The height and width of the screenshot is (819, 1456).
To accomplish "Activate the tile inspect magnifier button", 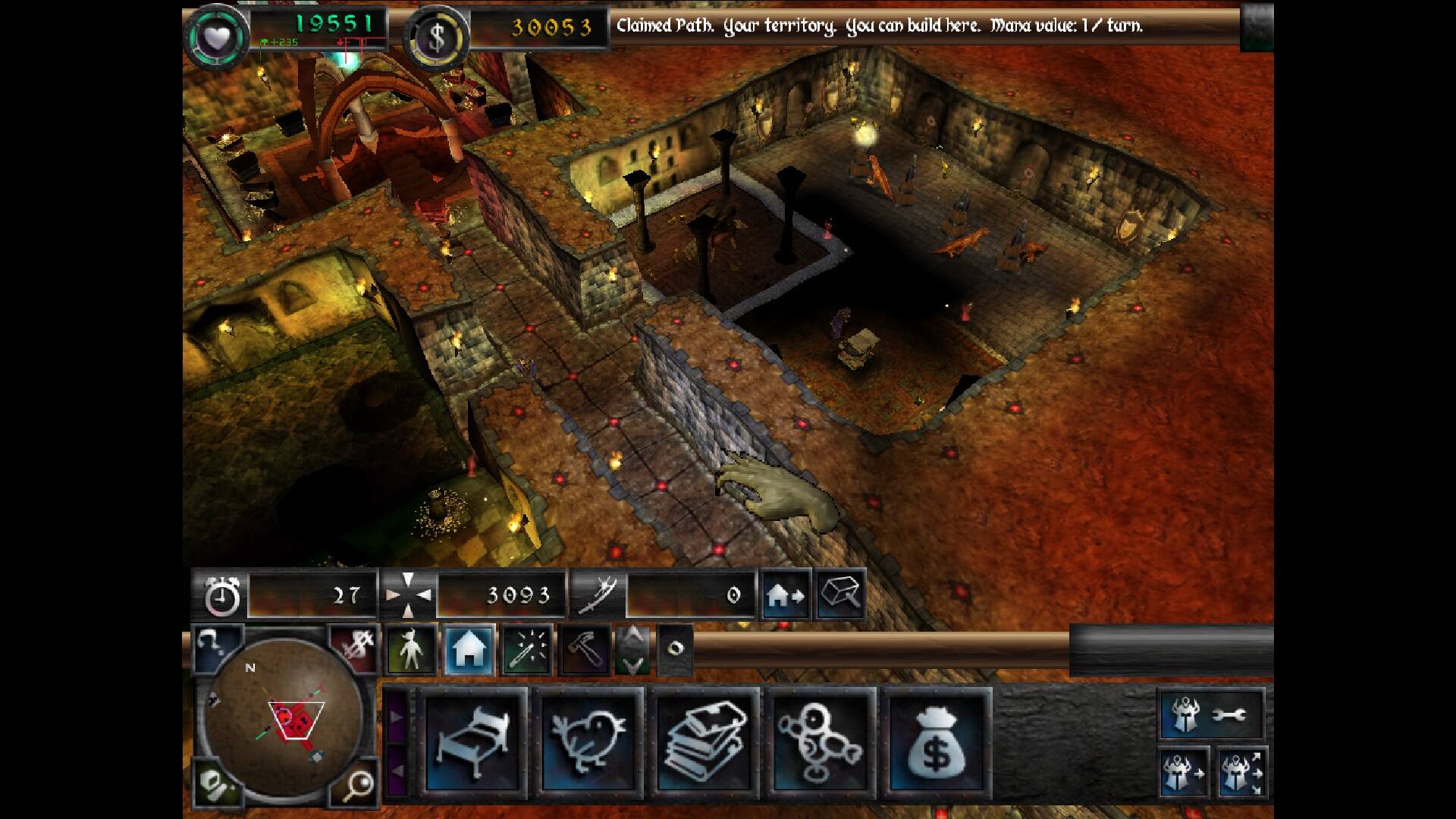I will pyautogui.click(x=841, y=595).
